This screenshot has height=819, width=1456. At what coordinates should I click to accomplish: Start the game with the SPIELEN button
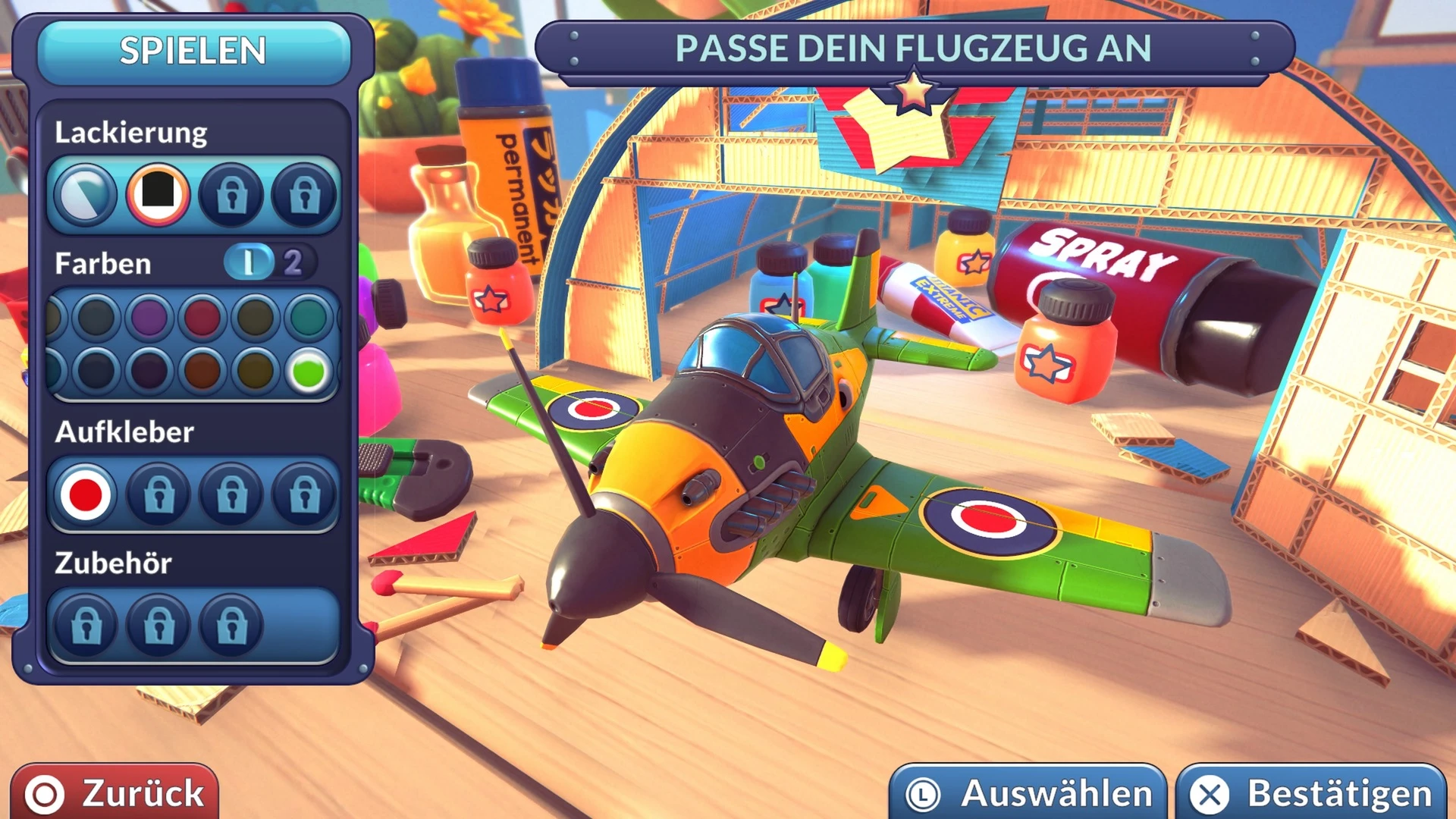(x=193, y=52)
